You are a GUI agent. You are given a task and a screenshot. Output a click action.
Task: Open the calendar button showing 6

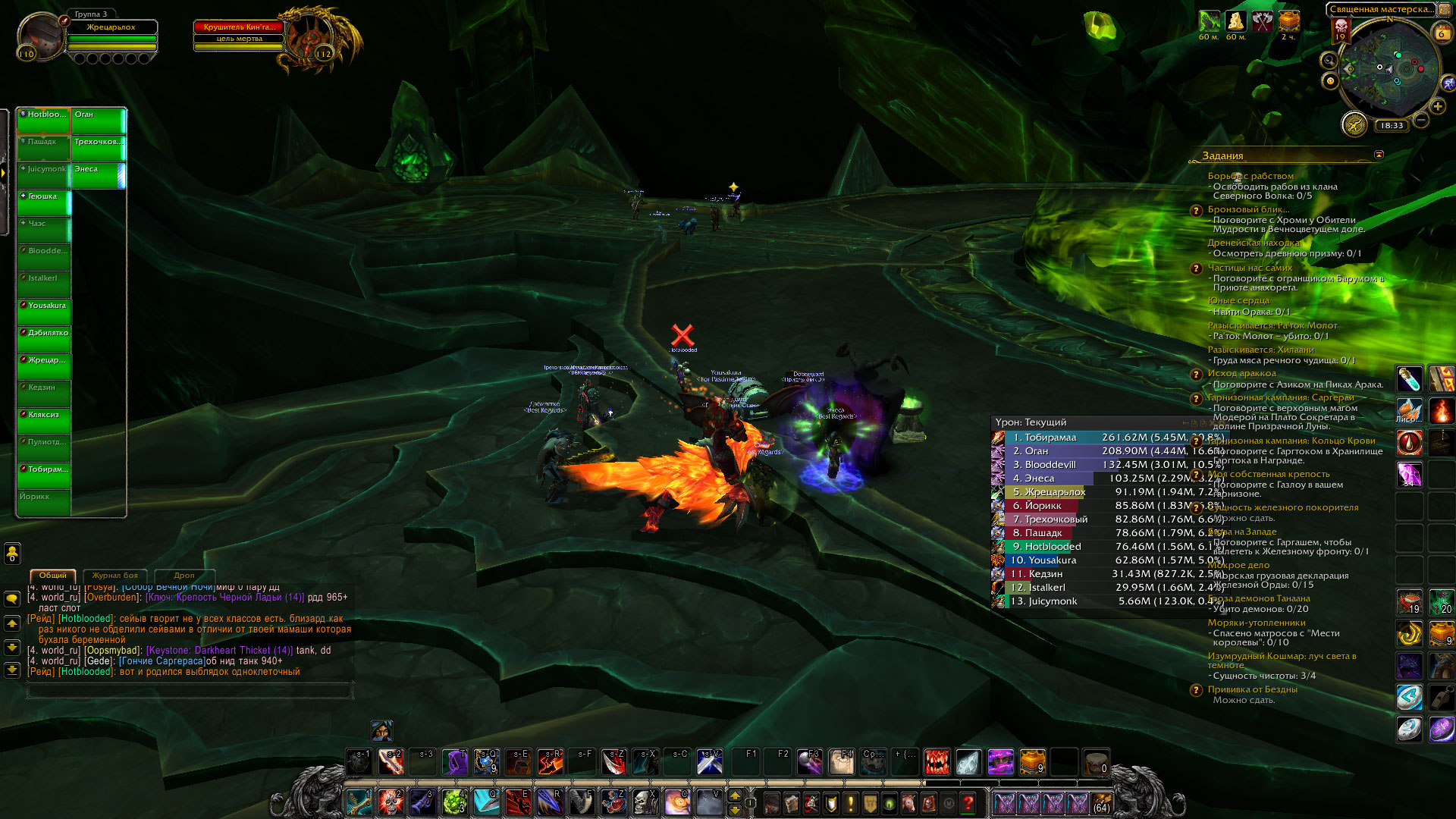point(1442,33)
